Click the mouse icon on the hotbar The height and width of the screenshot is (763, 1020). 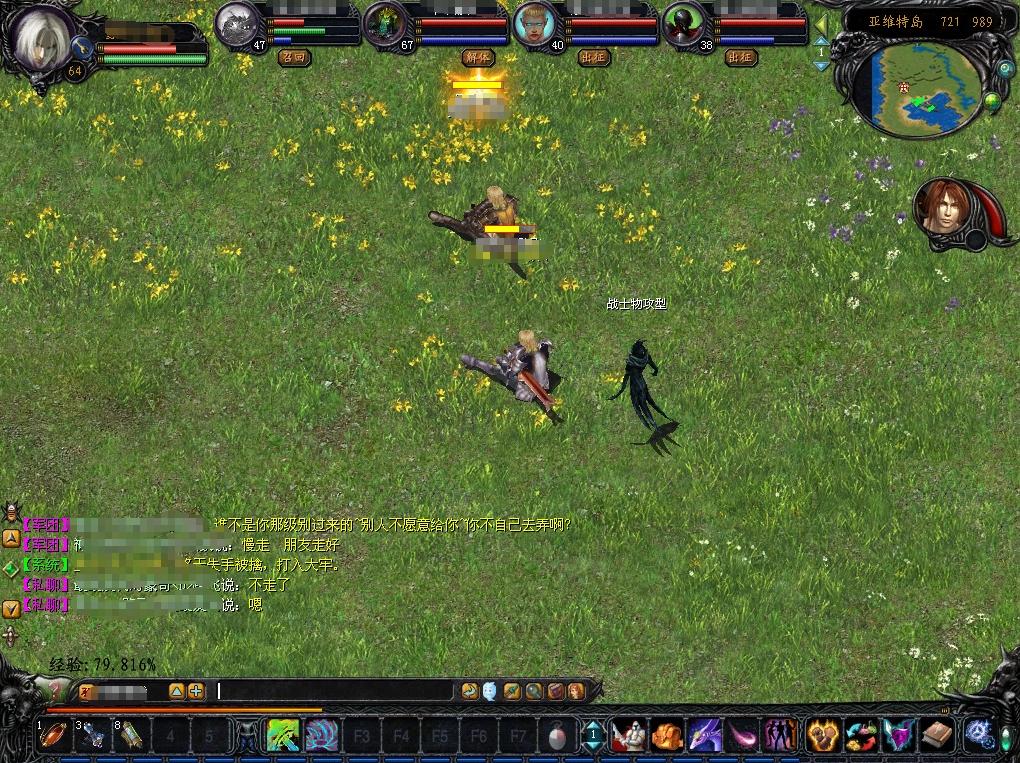coord(556,736)
